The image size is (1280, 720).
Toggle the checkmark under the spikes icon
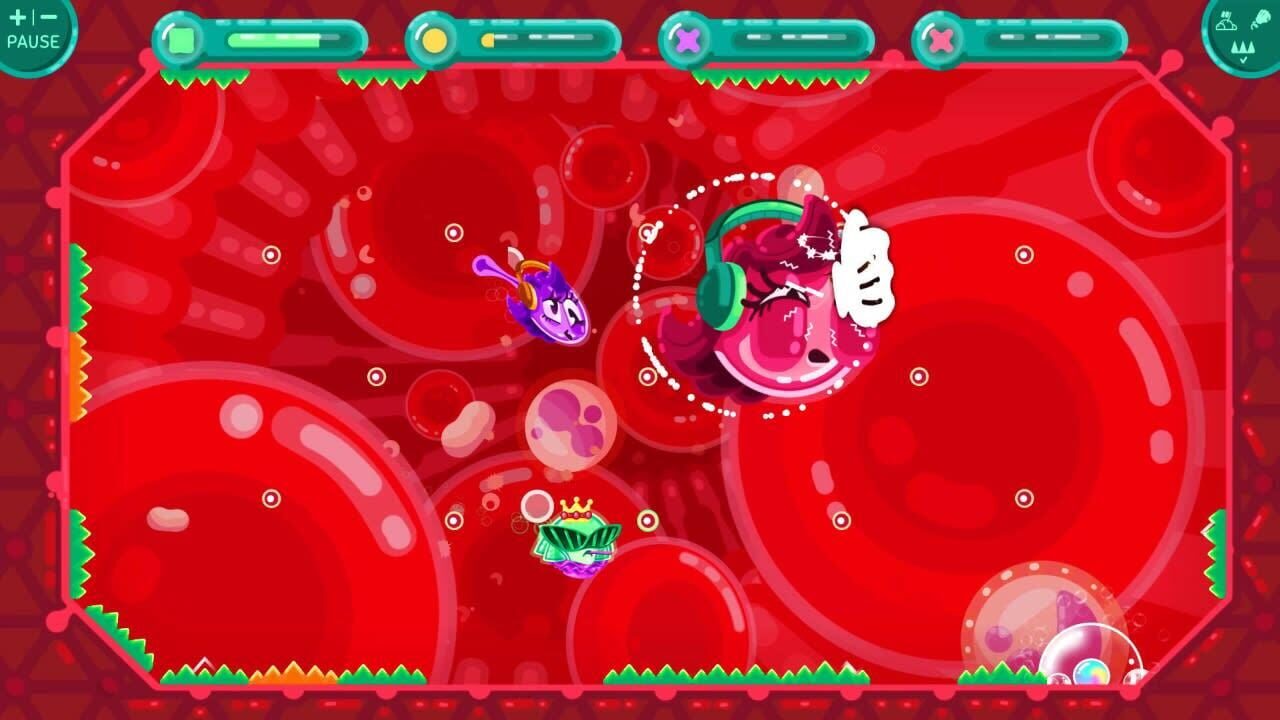(x=1243, y=59)
